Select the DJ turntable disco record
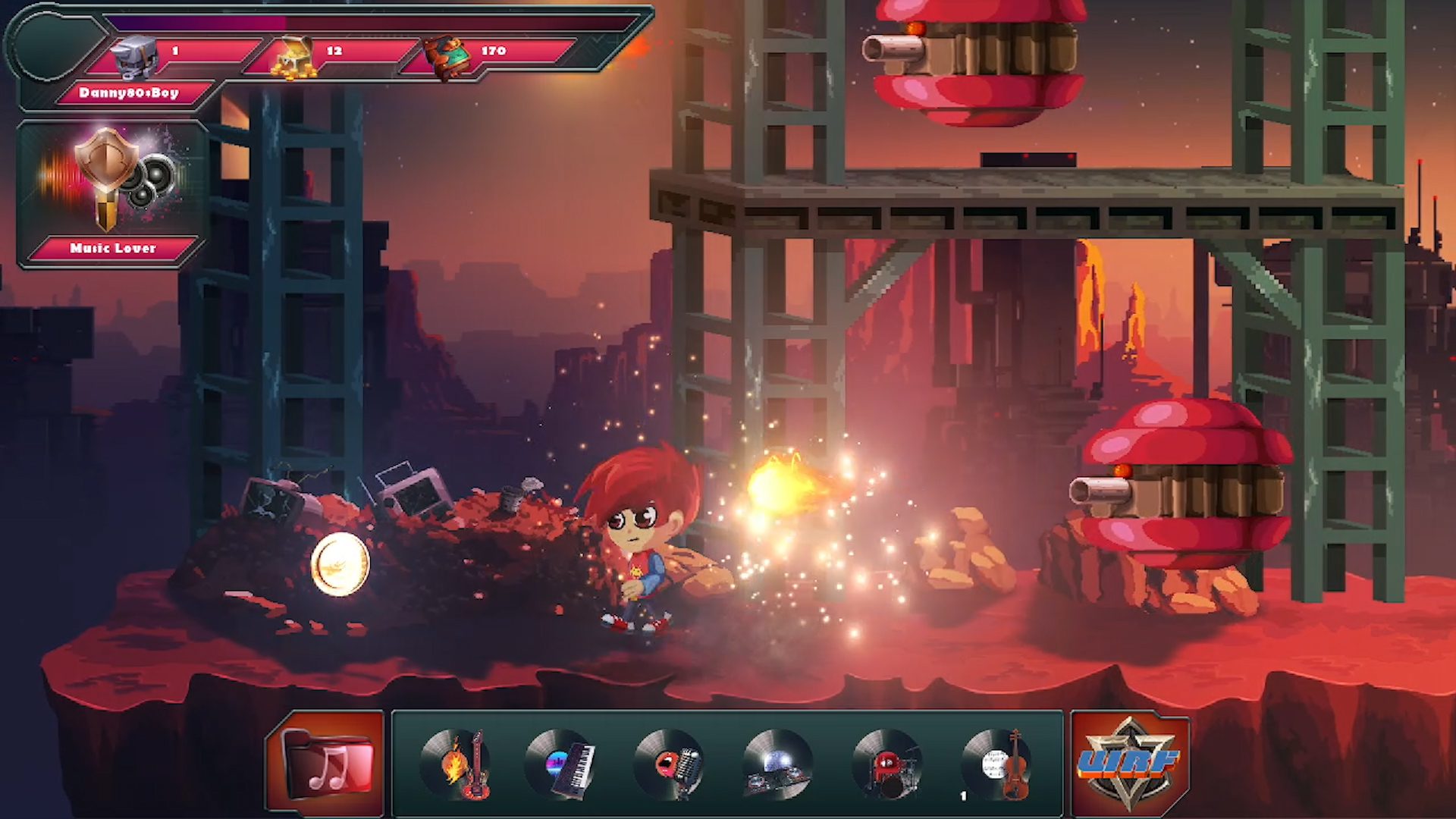Screen dimensions: 1456x819 pos(778,764)
